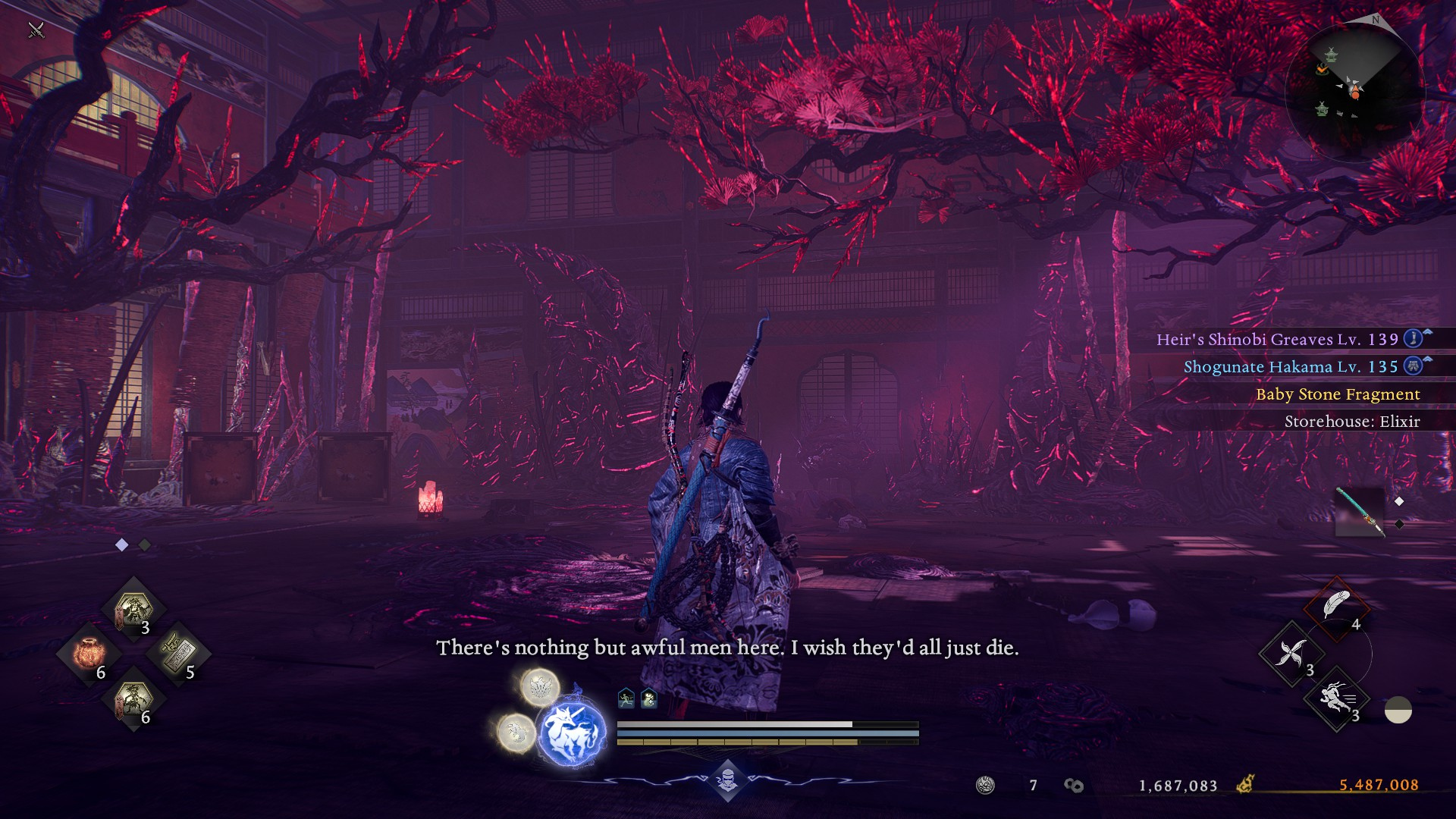Select the Heir's Shinobi Greaves loot entry
Image resolution: width=1456 pixels, height=819 pixels.
1277,339
